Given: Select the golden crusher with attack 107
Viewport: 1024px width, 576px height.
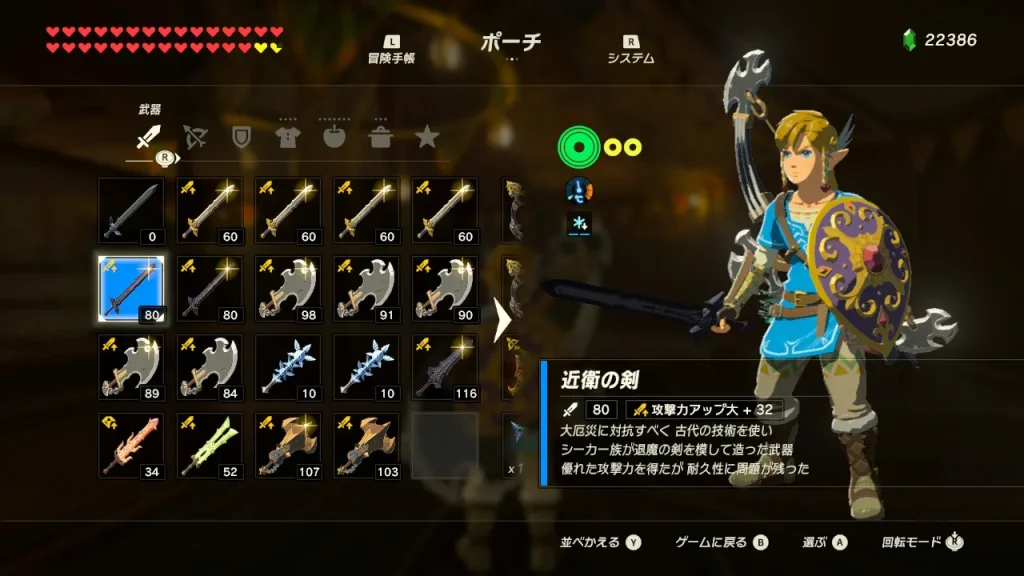Looking at the screenshot, I should (x=288, y=445).
